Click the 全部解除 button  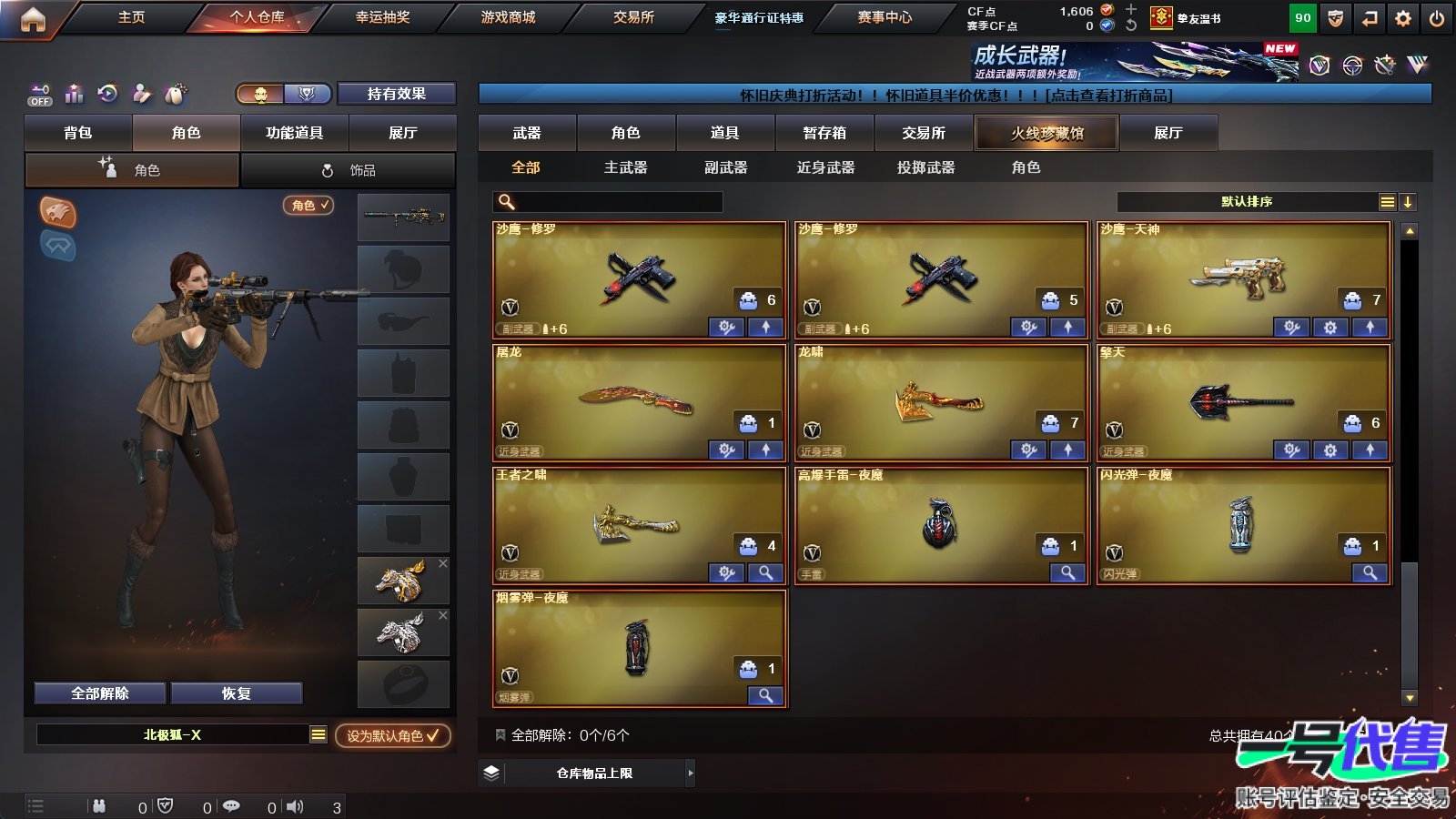click(98, 693)
